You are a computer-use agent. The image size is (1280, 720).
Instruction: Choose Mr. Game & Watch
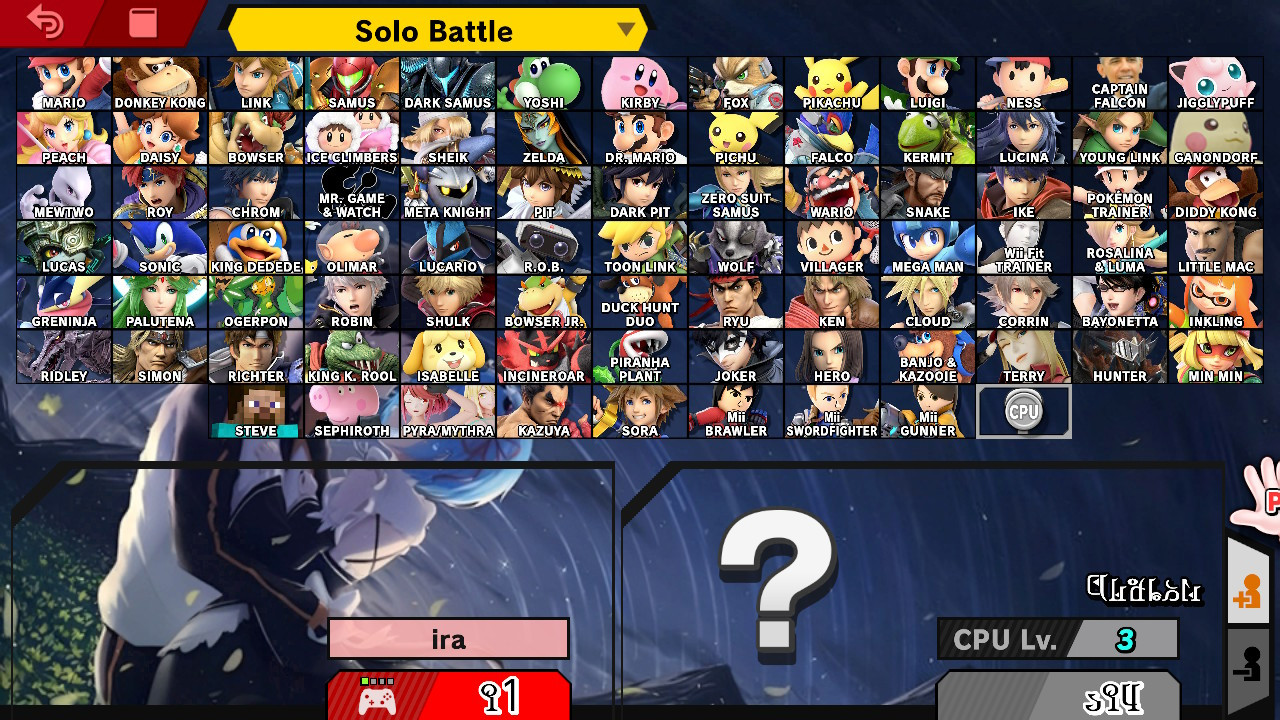click(351, 192)
